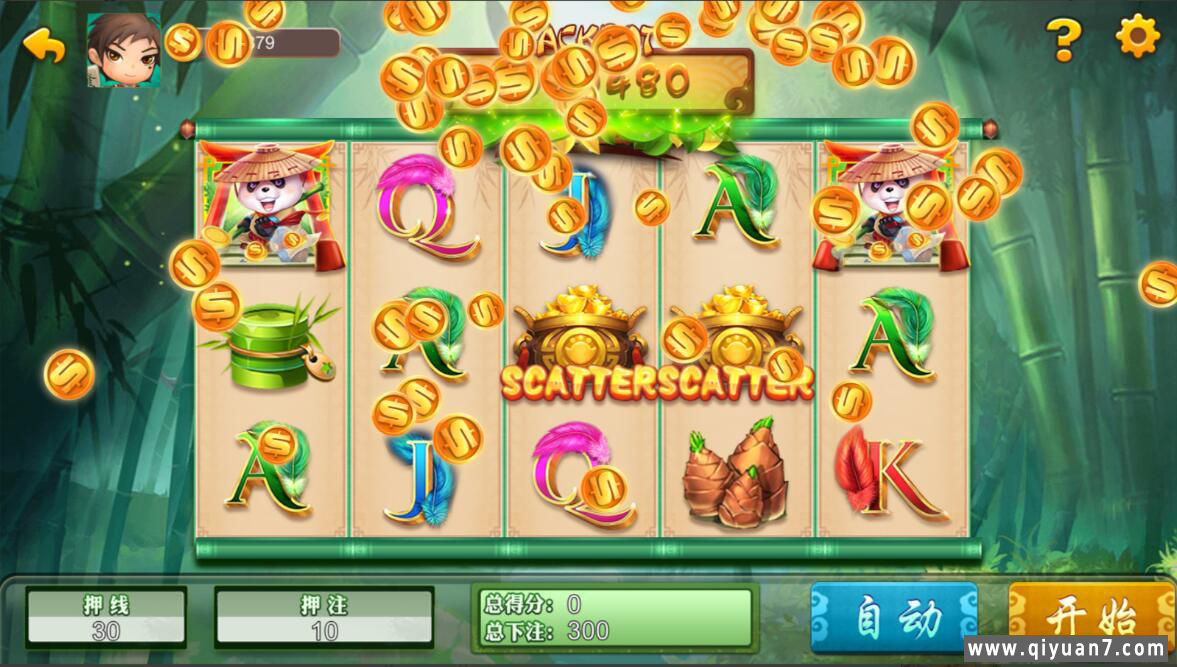Select the 押注 bet box

point(324,617)
